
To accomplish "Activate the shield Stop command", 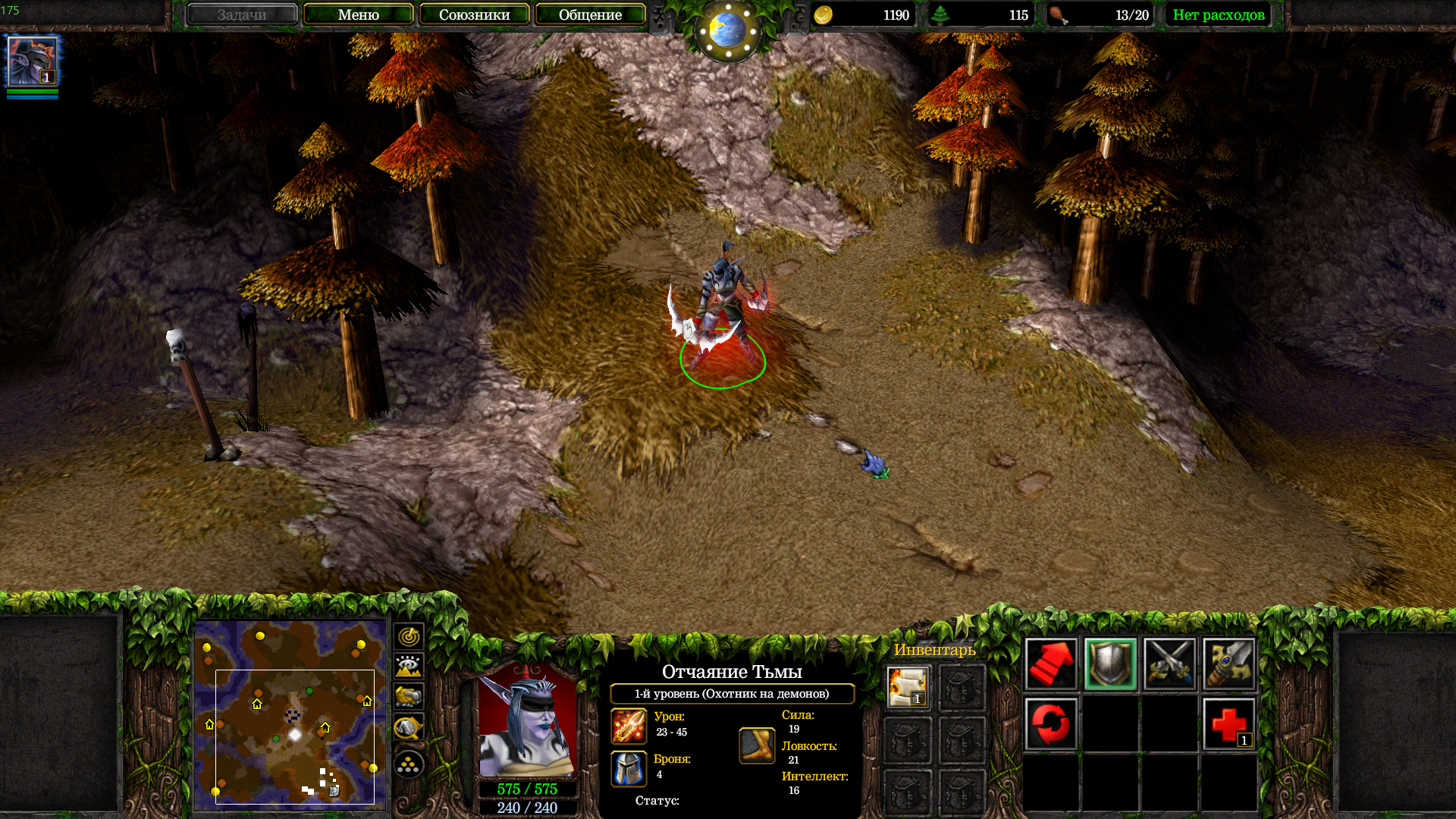I will pyautogui.click(x=1110, y=664).
